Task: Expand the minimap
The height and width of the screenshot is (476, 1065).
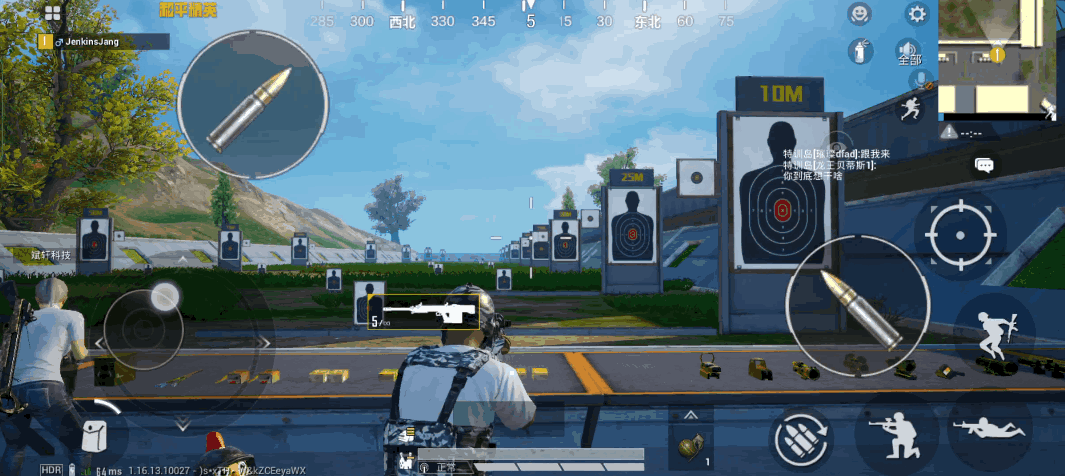Action: point(997,58)
